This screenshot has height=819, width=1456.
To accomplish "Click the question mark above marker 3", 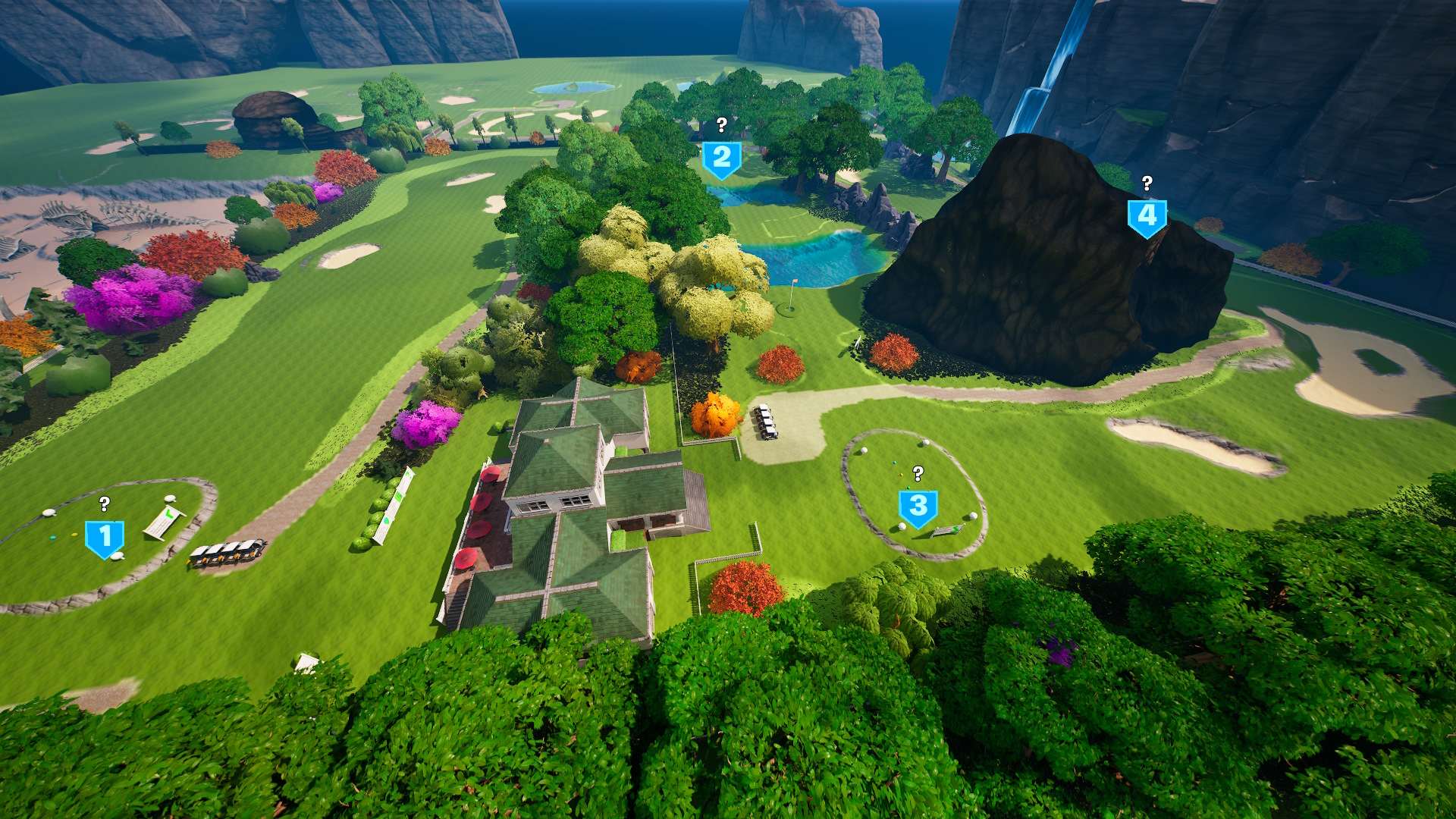I will pyautogui.click(x=918, y=475).
